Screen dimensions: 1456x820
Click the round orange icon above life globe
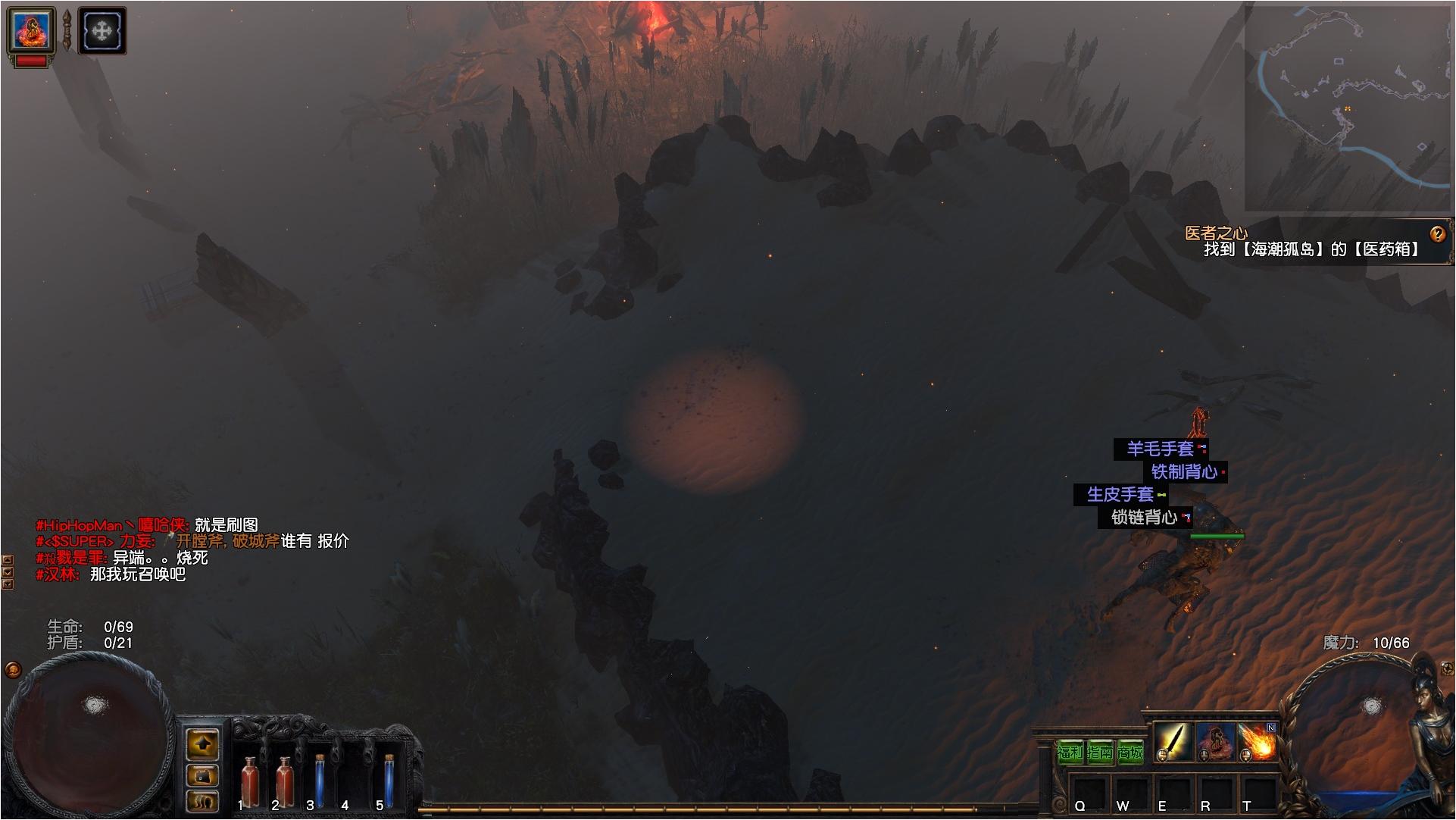13,669
